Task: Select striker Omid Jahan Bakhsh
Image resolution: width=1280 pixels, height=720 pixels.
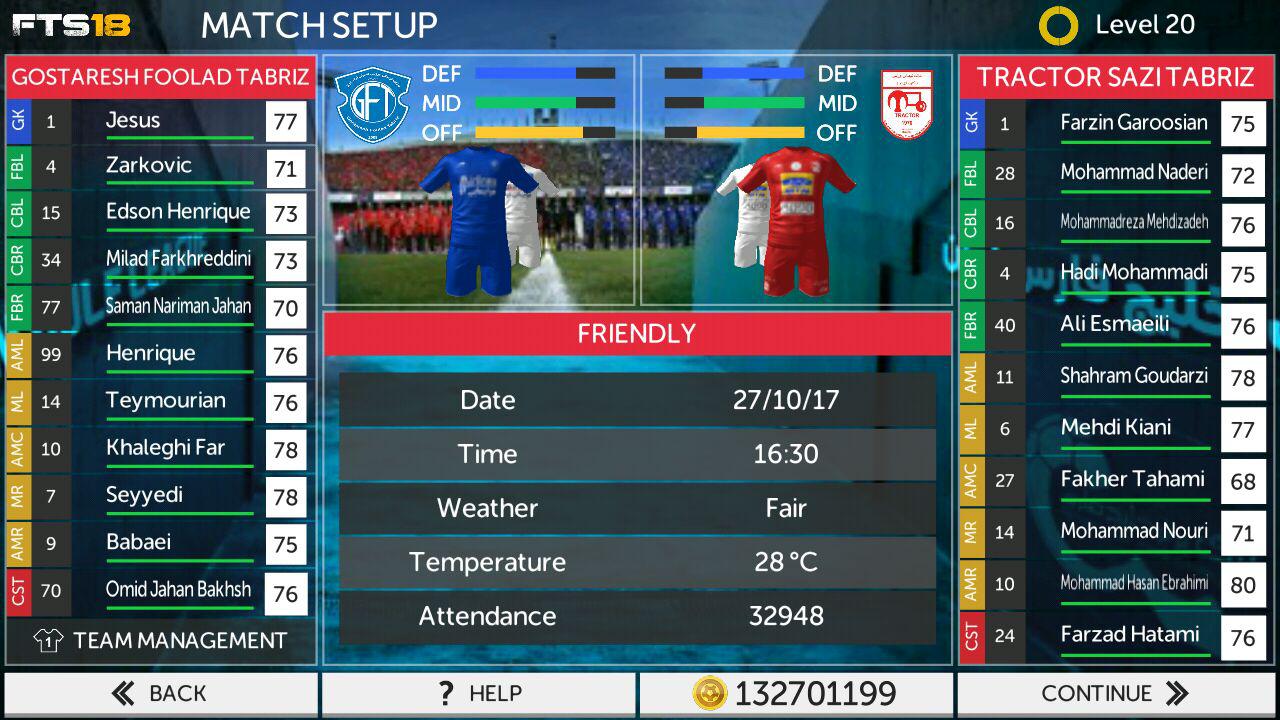Action: click(160, 590)
